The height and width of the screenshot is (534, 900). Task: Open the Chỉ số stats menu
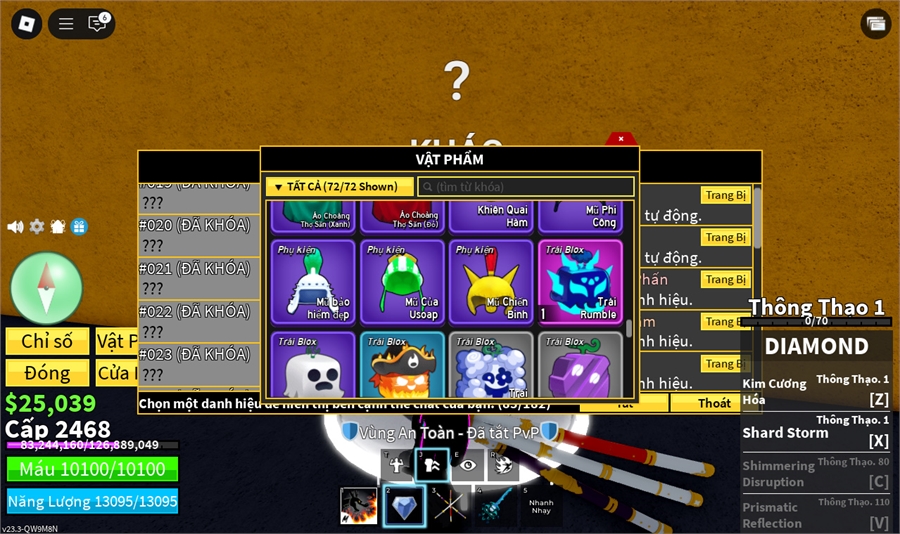pyautogui.click(x=47, y=341)
